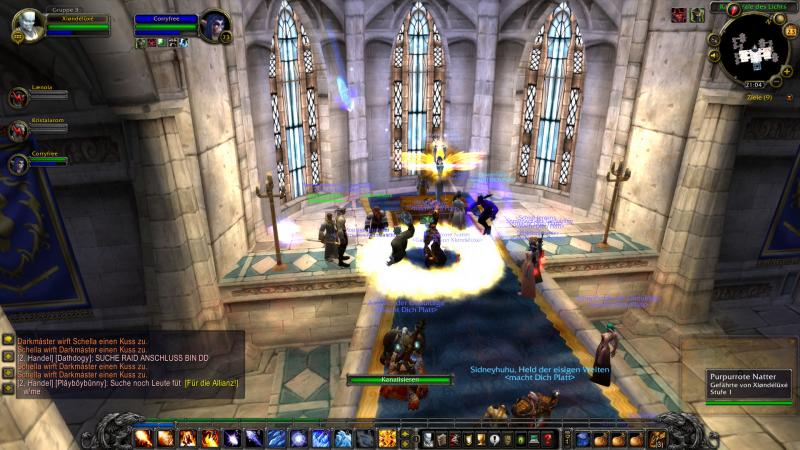Select party member Lænola's frame
Viewport: 800px width, 450px height.
tap(19, 96)
